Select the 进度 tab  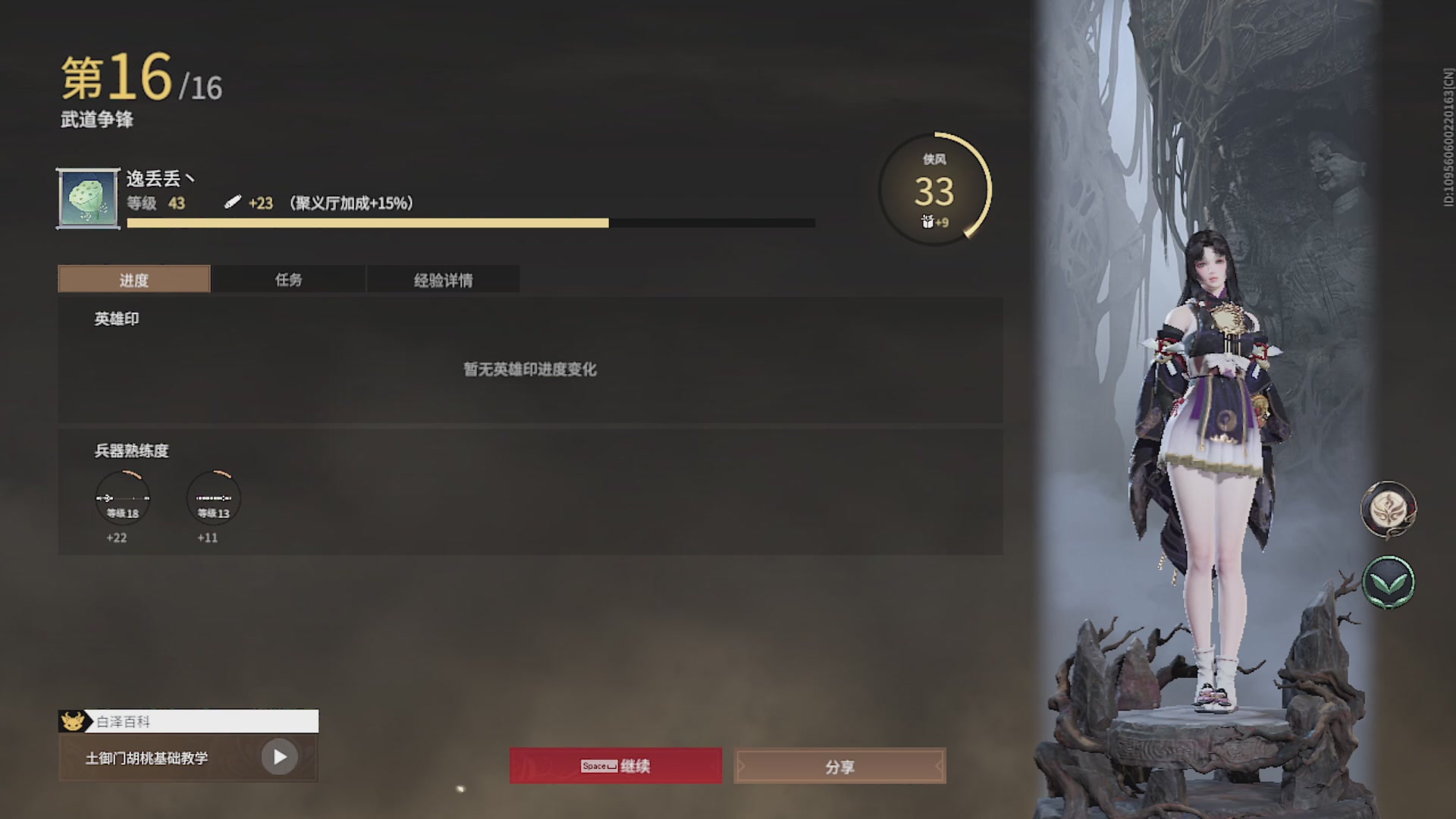coord(133,279)
